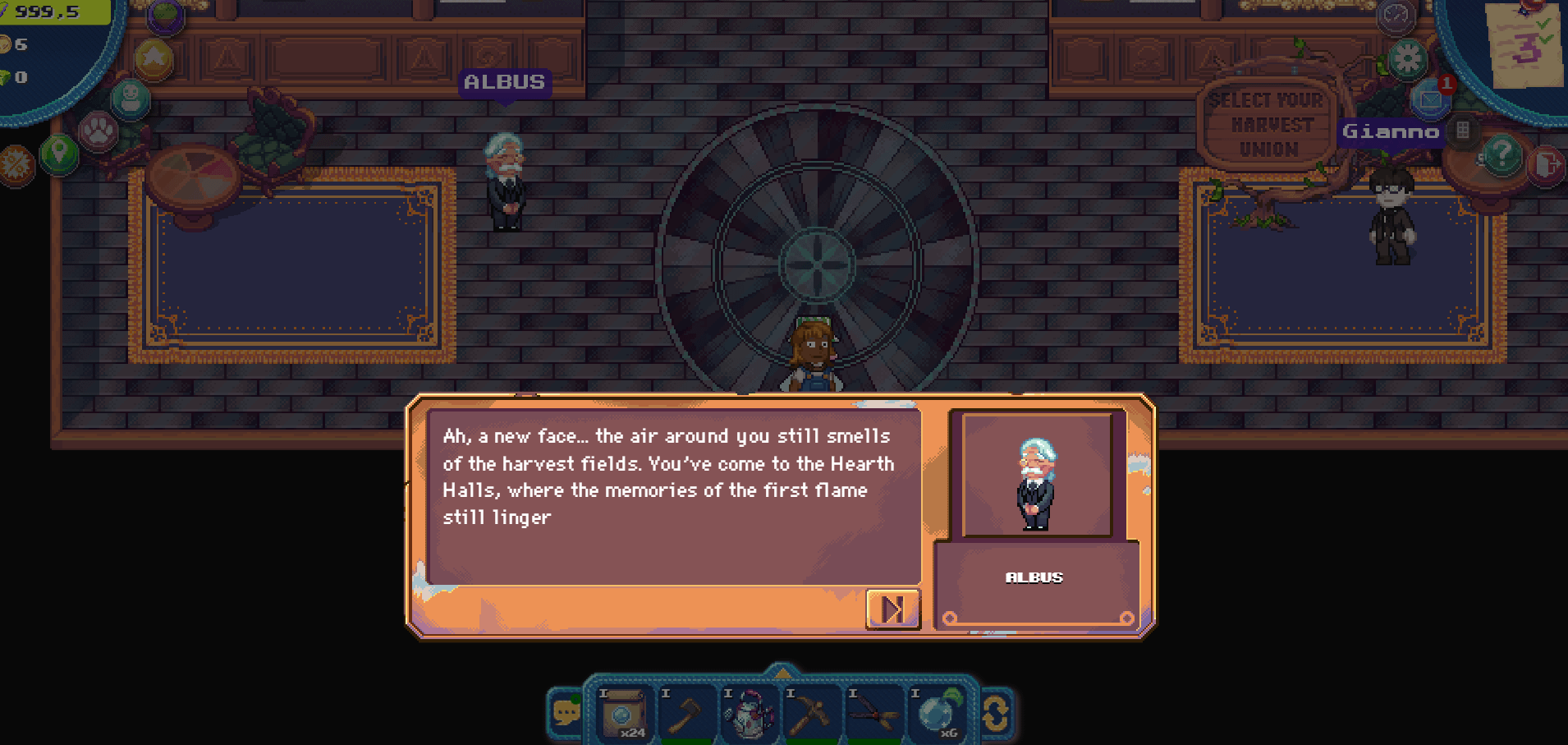Screen dimensions: 1568x745
Task: Open the chat speech bubble button
Action: click(566, 712)
